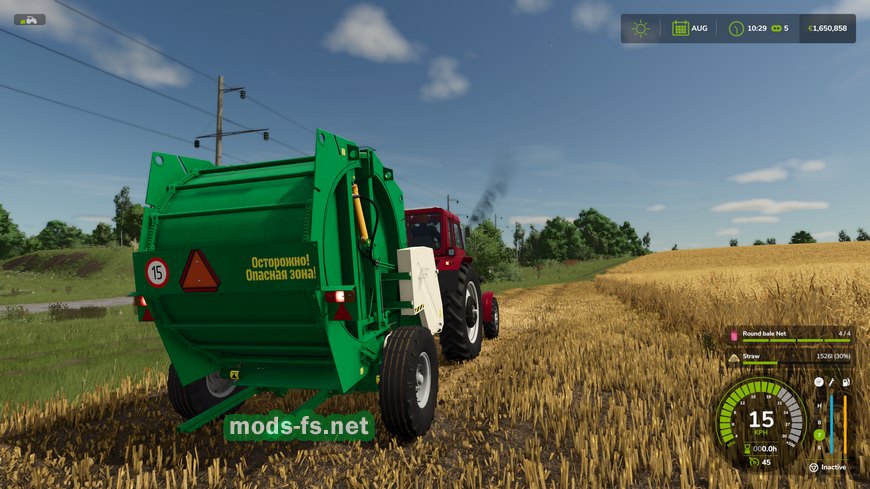Click the steering wheel Inactive AI helper indicator
The width and height of the screenshot is (870, 489).
[815, 466]
